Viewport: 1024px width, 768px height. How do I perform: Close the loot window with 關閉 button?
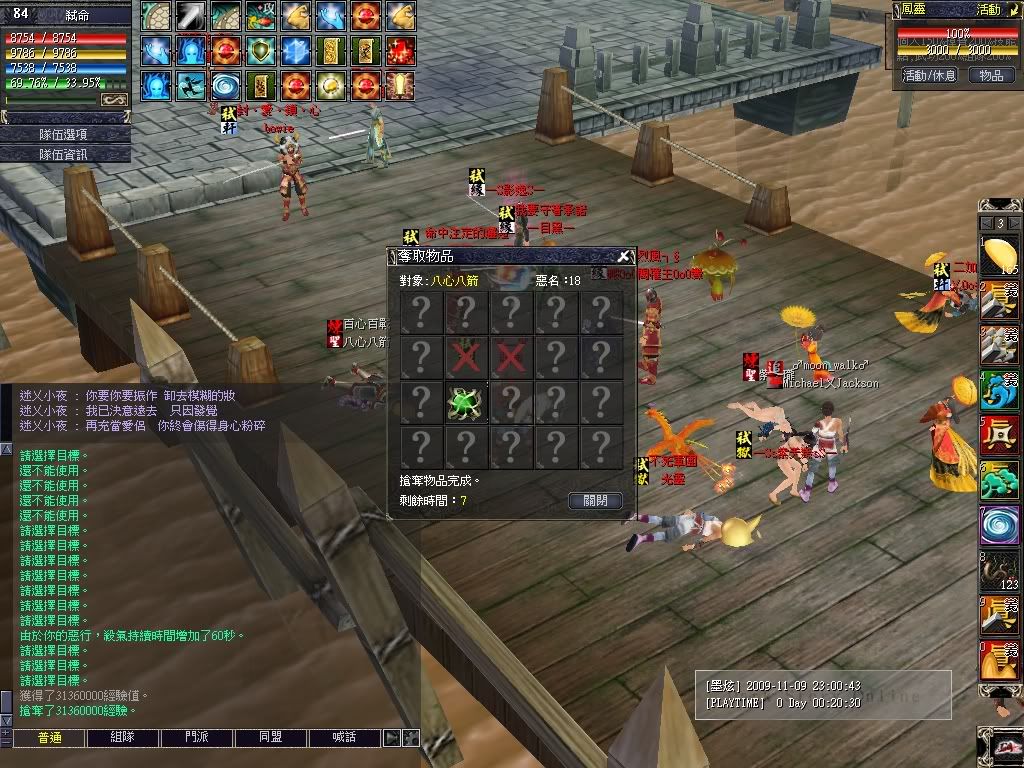pyautogui.click(x=595, y=501)
